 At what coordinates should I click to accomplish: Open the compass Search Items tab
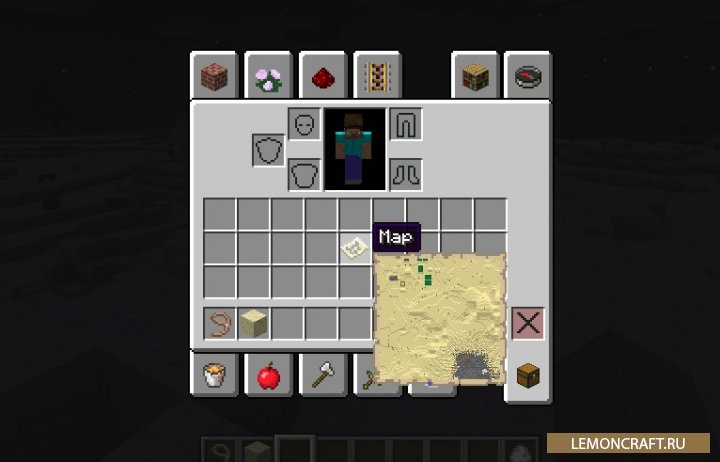pyautogui.click(x=527, y=77)
